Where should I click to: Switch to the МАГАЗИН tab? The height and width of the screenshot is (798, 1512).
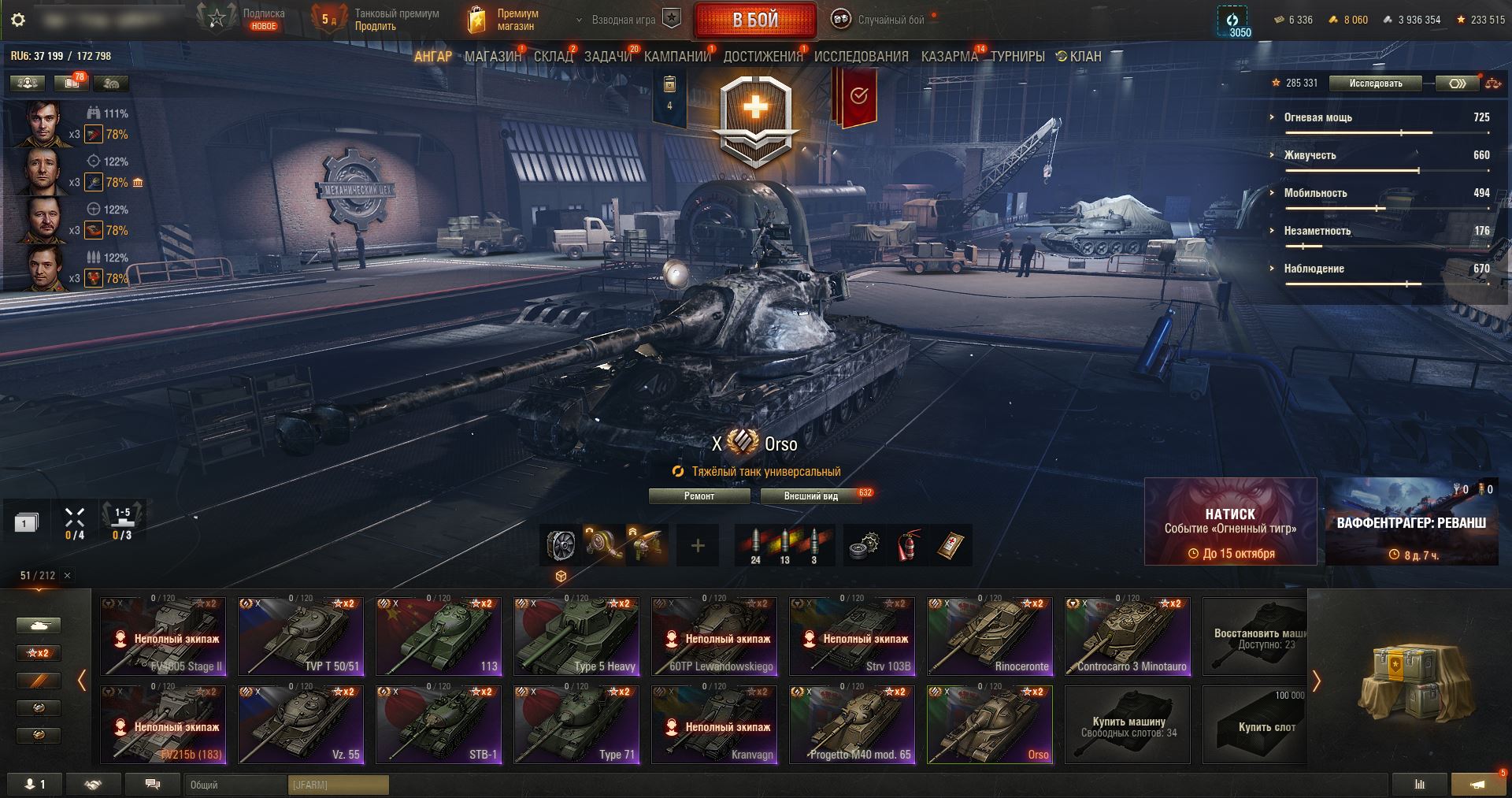[492, 57]
